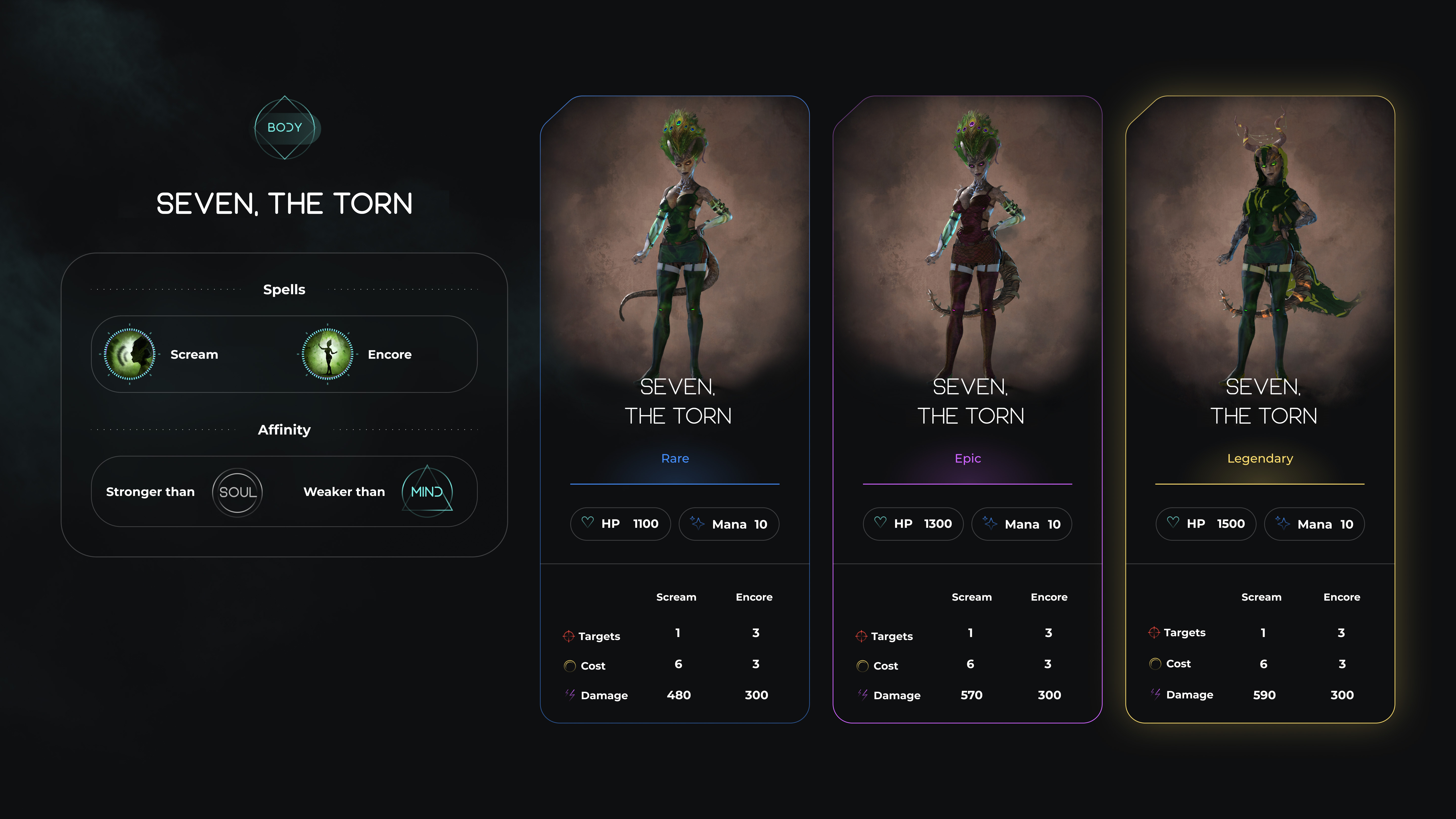Open the SOUL affinity emblem
Screen dimensions: 1456x819
pos(237,492)
